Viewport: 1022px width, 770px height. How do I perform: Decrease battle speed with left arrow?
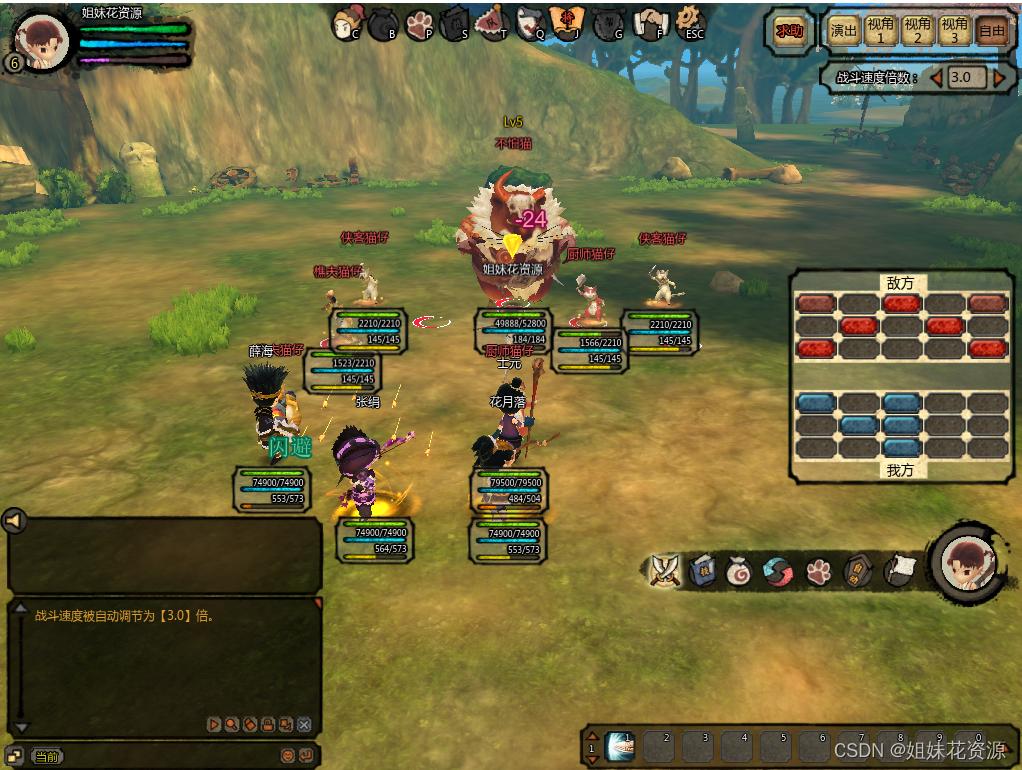pyautogui.click(x=937, y=77)
